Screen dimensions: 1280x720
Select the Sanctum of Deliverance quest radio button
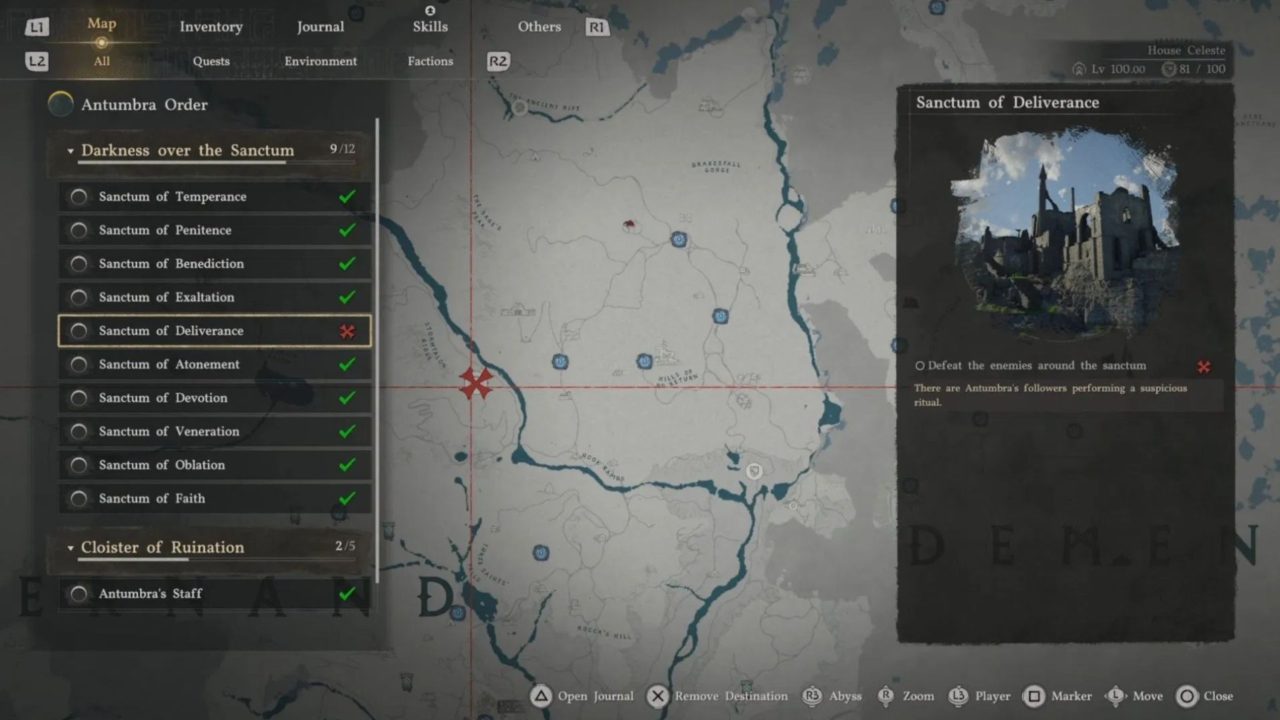tap(78, 330)
